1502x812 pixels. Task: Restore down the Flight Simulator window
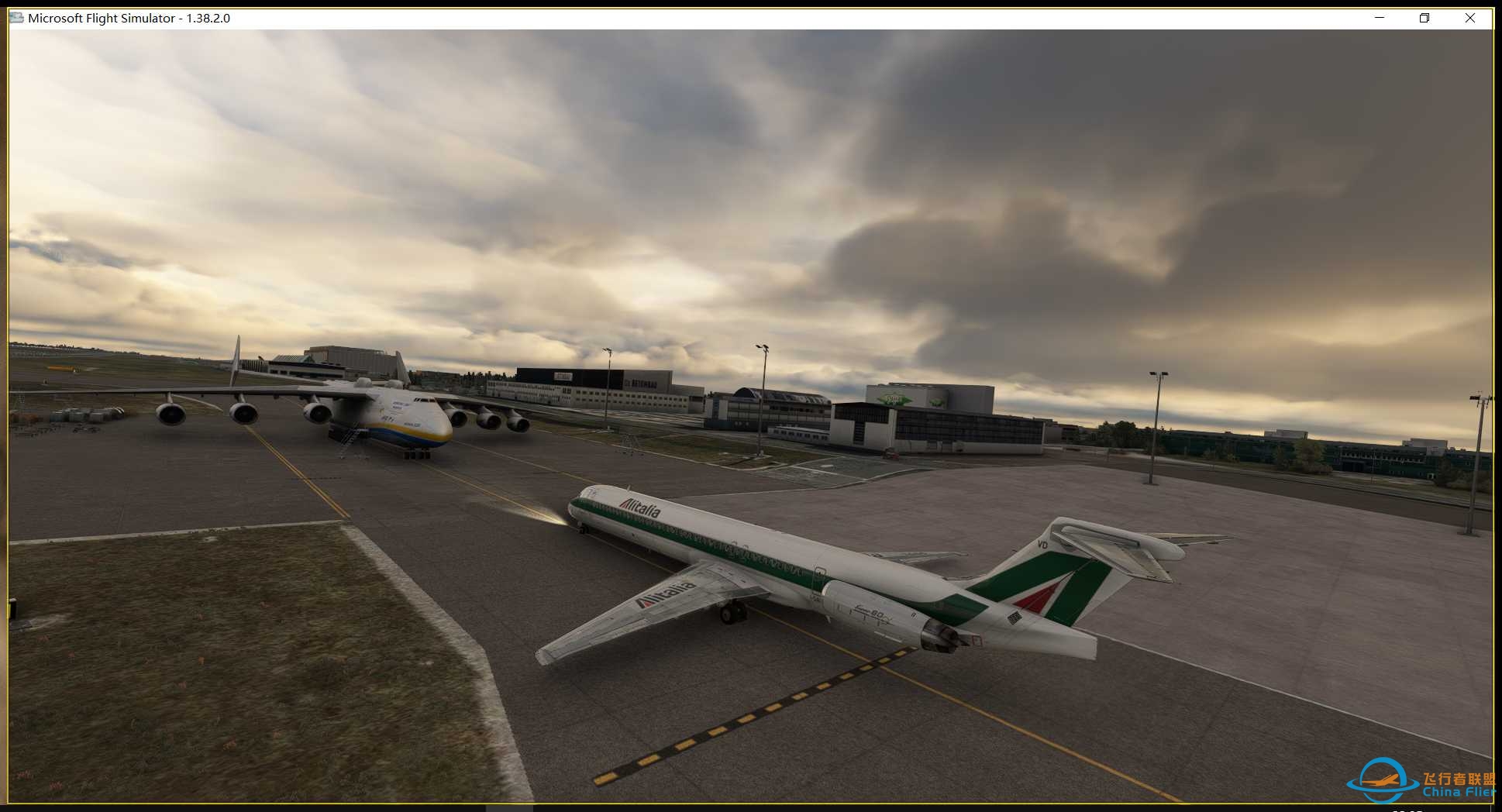(x=1424, y=17)
